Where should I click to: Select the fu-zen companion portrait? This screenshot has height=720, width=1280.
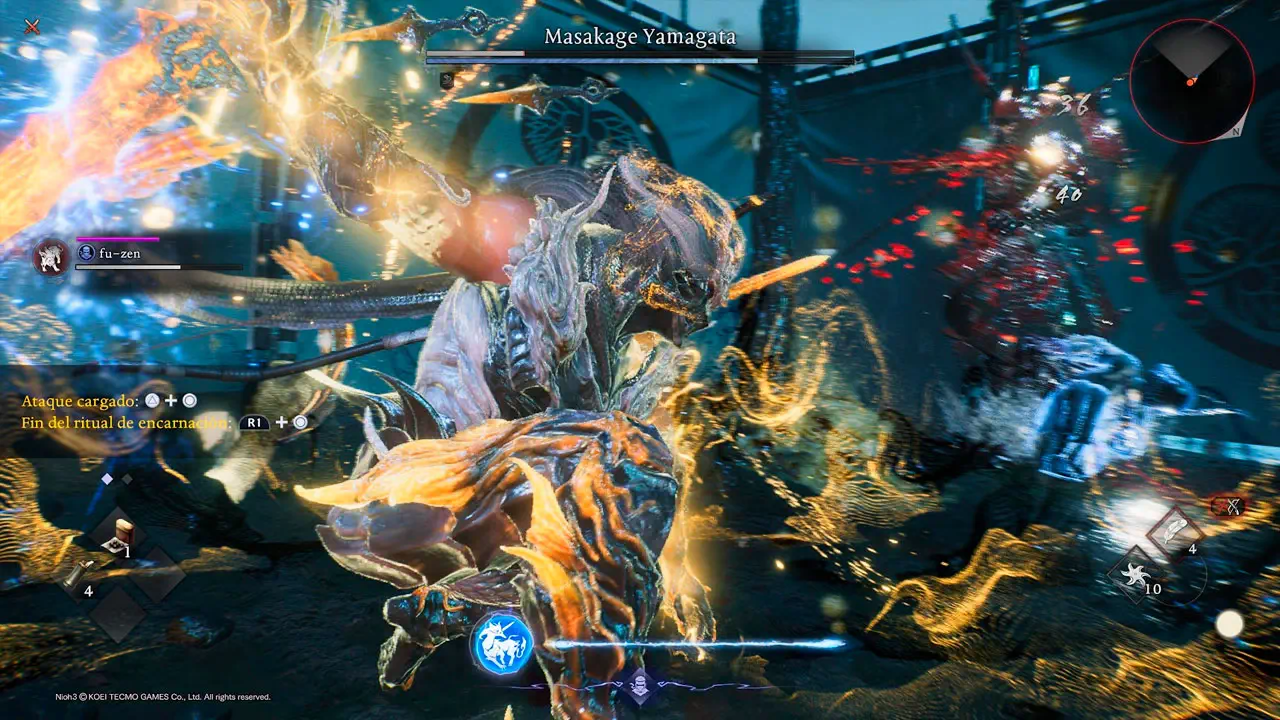(51, 257)
